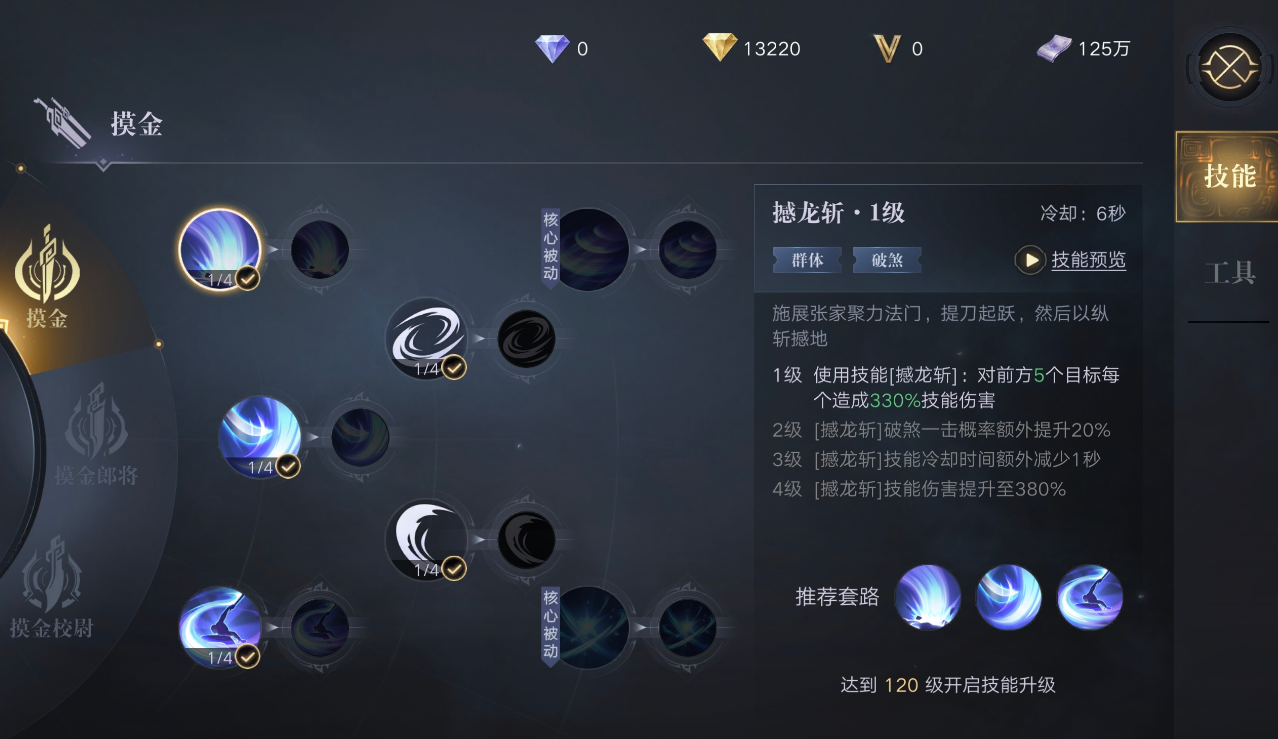Viewport: 1278px width, 739px height.
Task: Select the leaping figure slash skill
Action: tap(220, 627)
